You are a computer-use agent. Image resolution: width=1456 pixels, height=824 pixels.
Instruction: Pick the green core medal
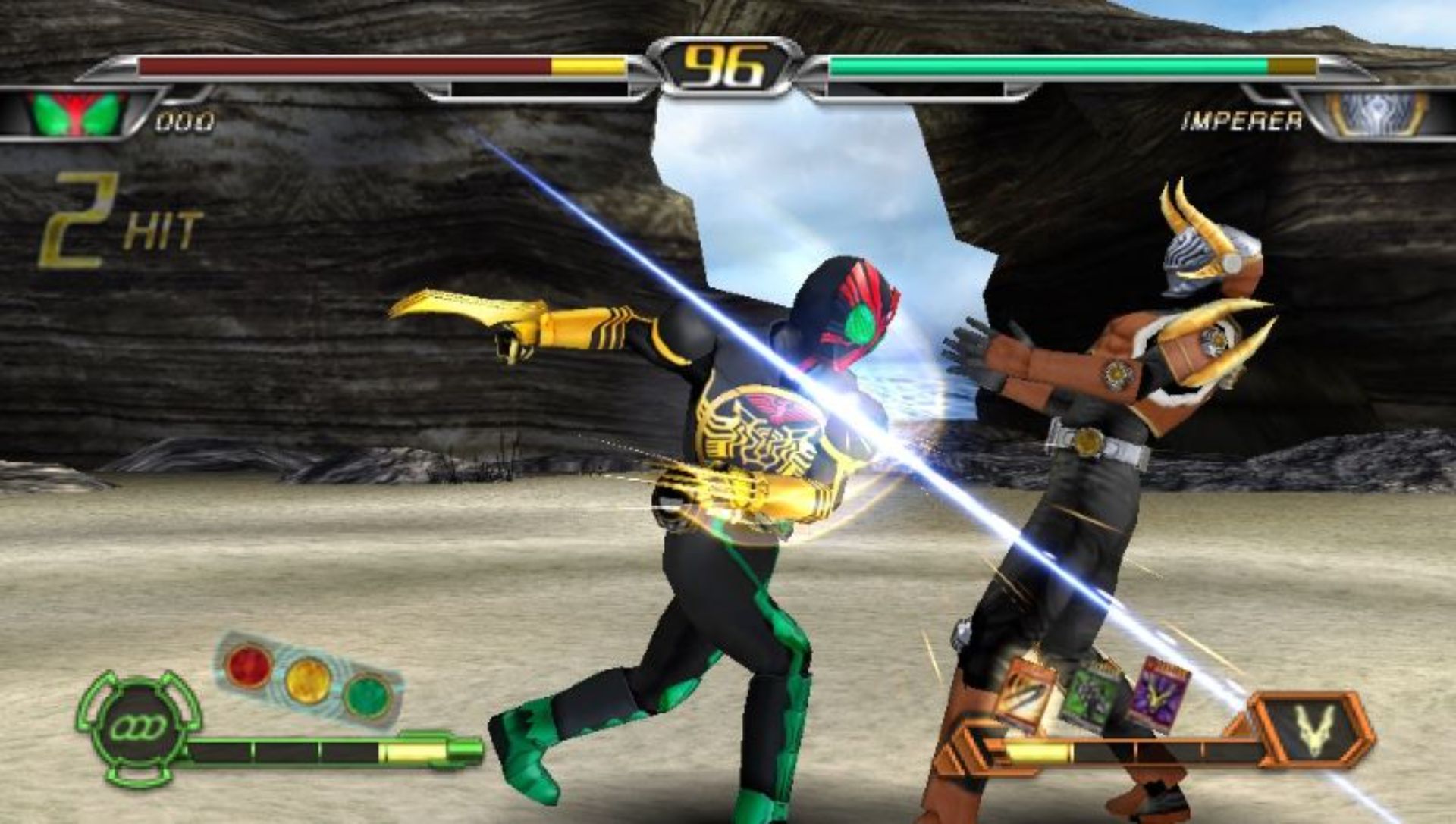(367, 694)
